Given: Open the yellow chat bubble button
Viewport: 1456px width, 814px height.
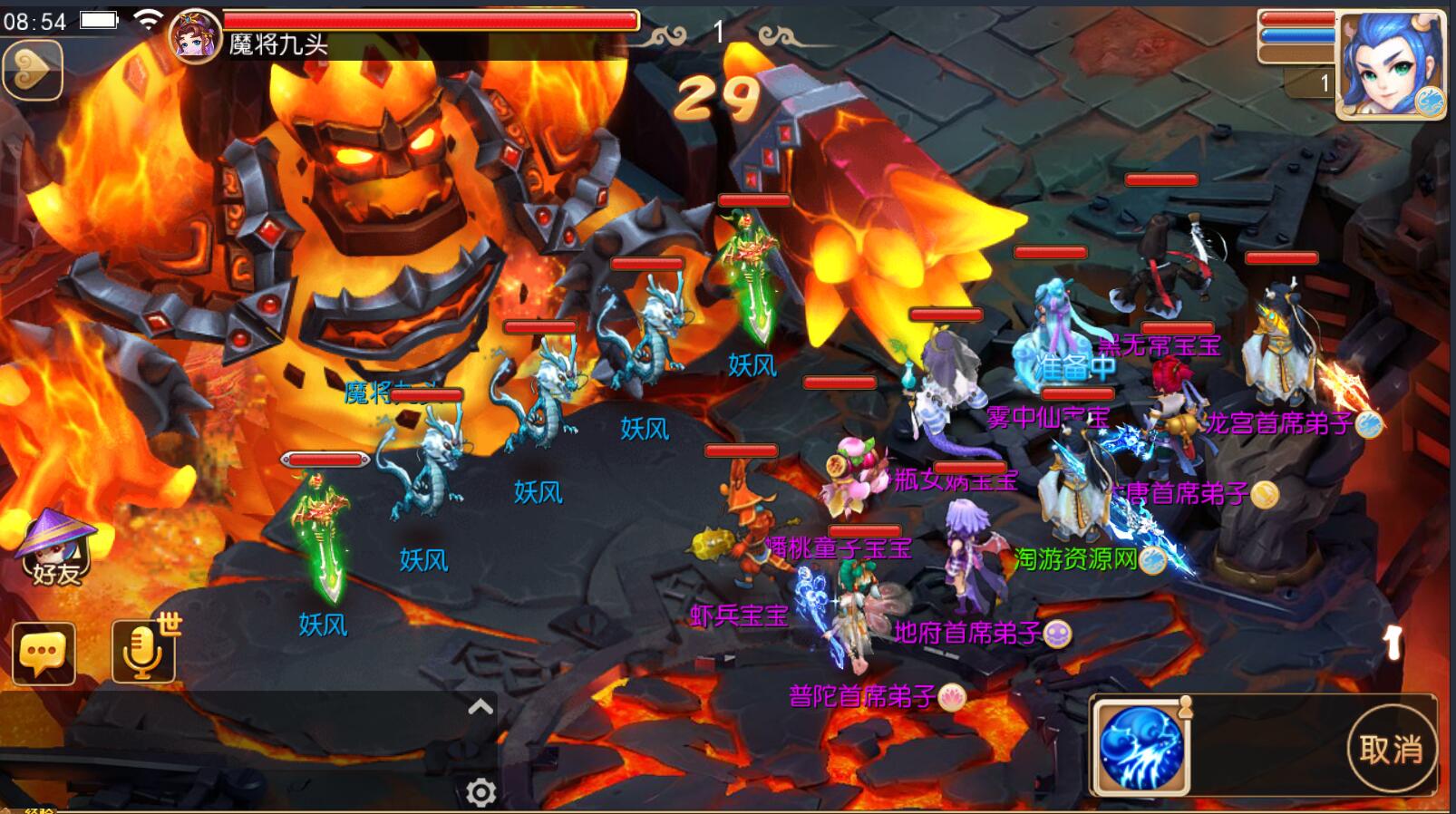Looking at the screenshot, I should tap(44, 653).
